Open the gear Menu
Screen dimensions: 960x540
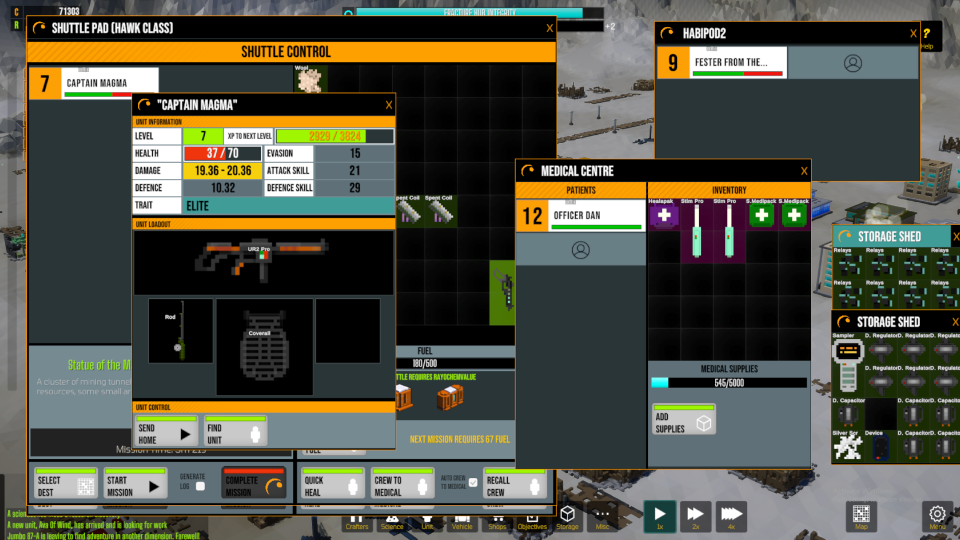coord(937,515)
